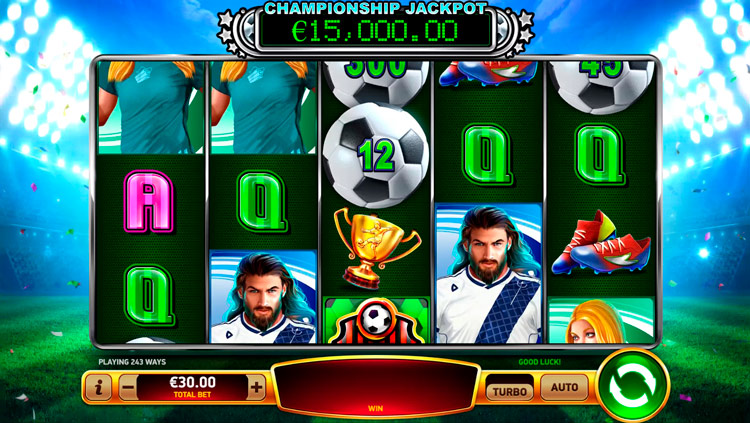Screen dimensions: 750x423
Task: Decrease total bet with minus button
Action: pos(127,387)
